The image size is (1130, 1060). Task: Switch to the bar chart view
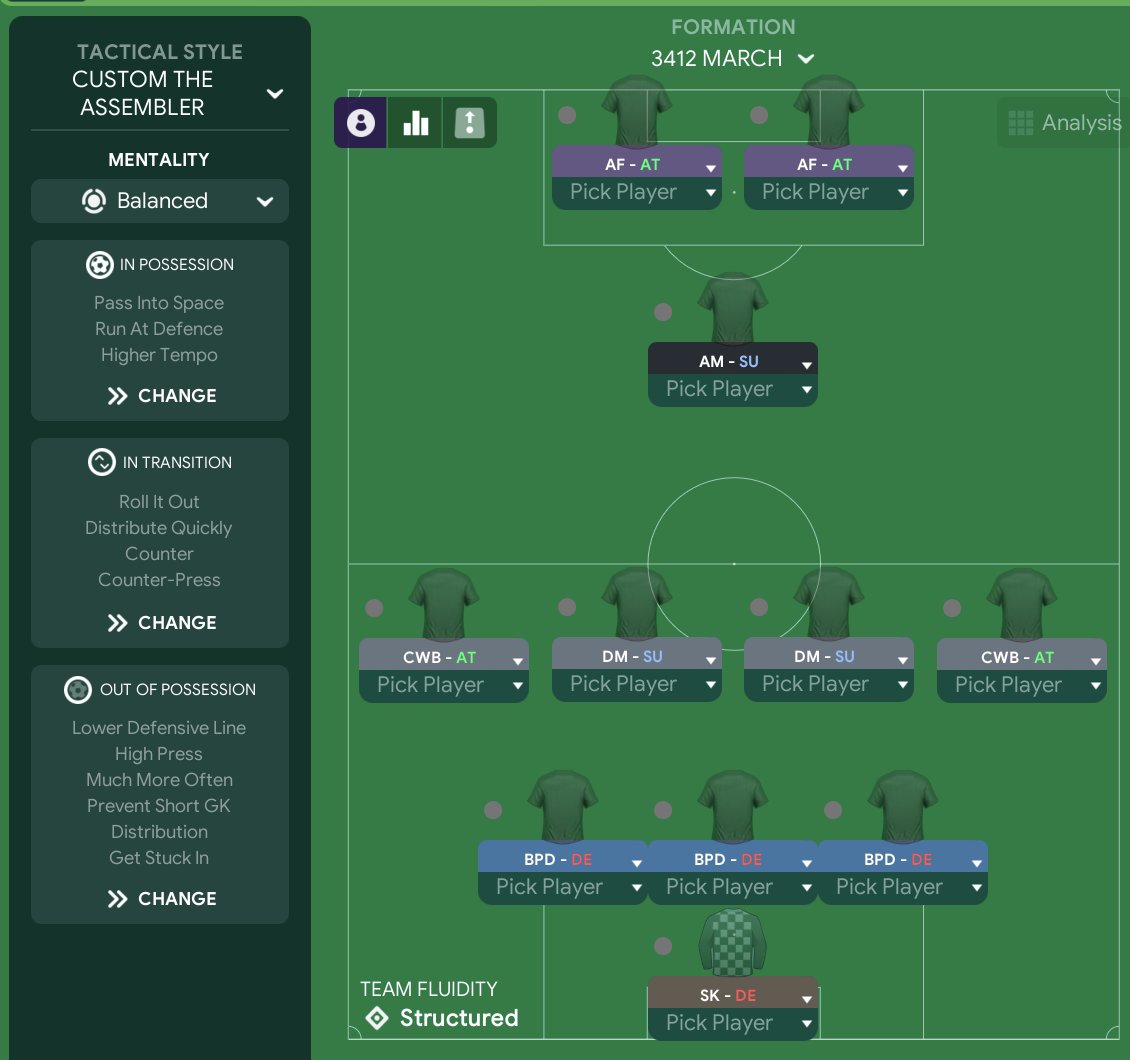click(415, 123)
